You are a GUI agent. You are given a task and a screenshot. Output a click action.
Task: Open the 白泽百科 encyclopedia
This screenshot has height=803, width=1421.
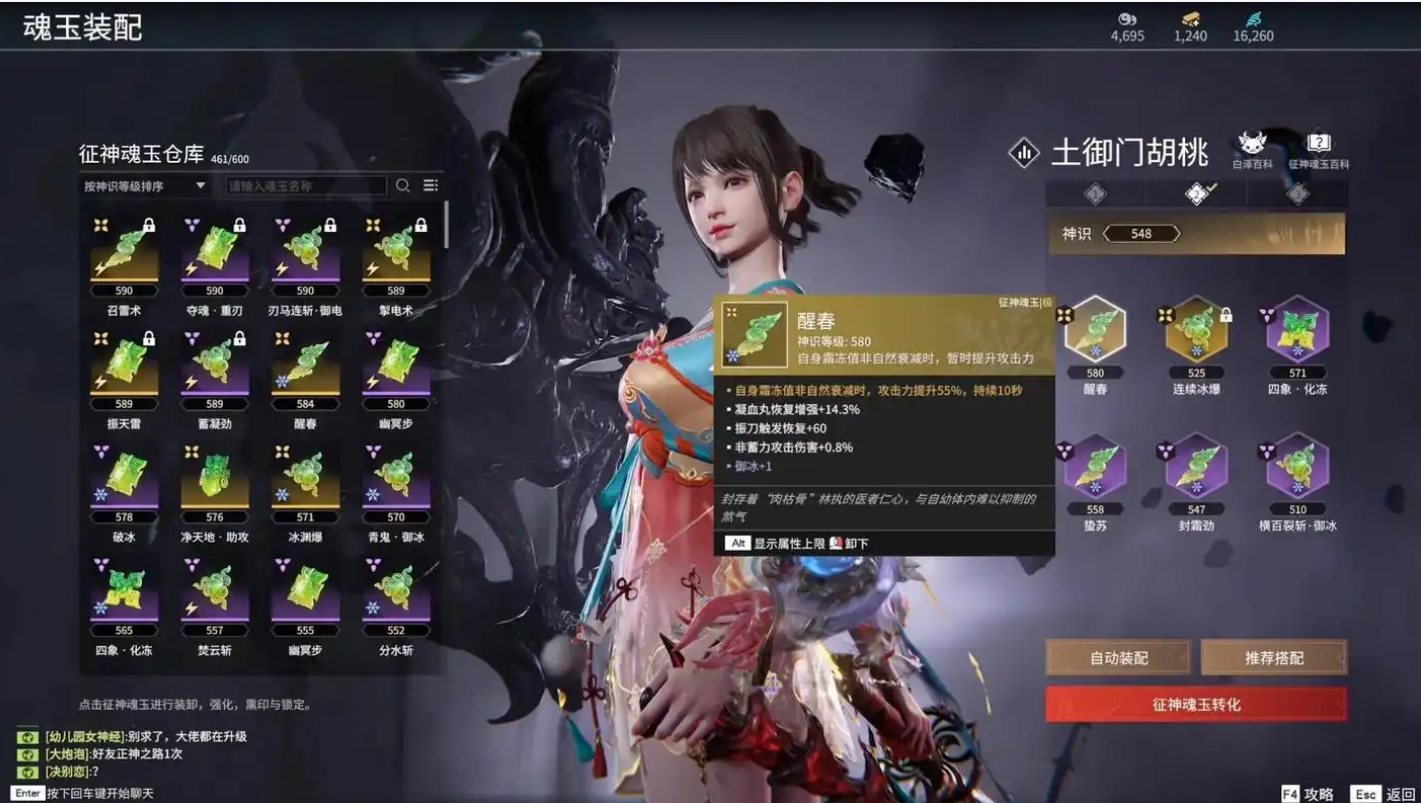(1252, 148)
